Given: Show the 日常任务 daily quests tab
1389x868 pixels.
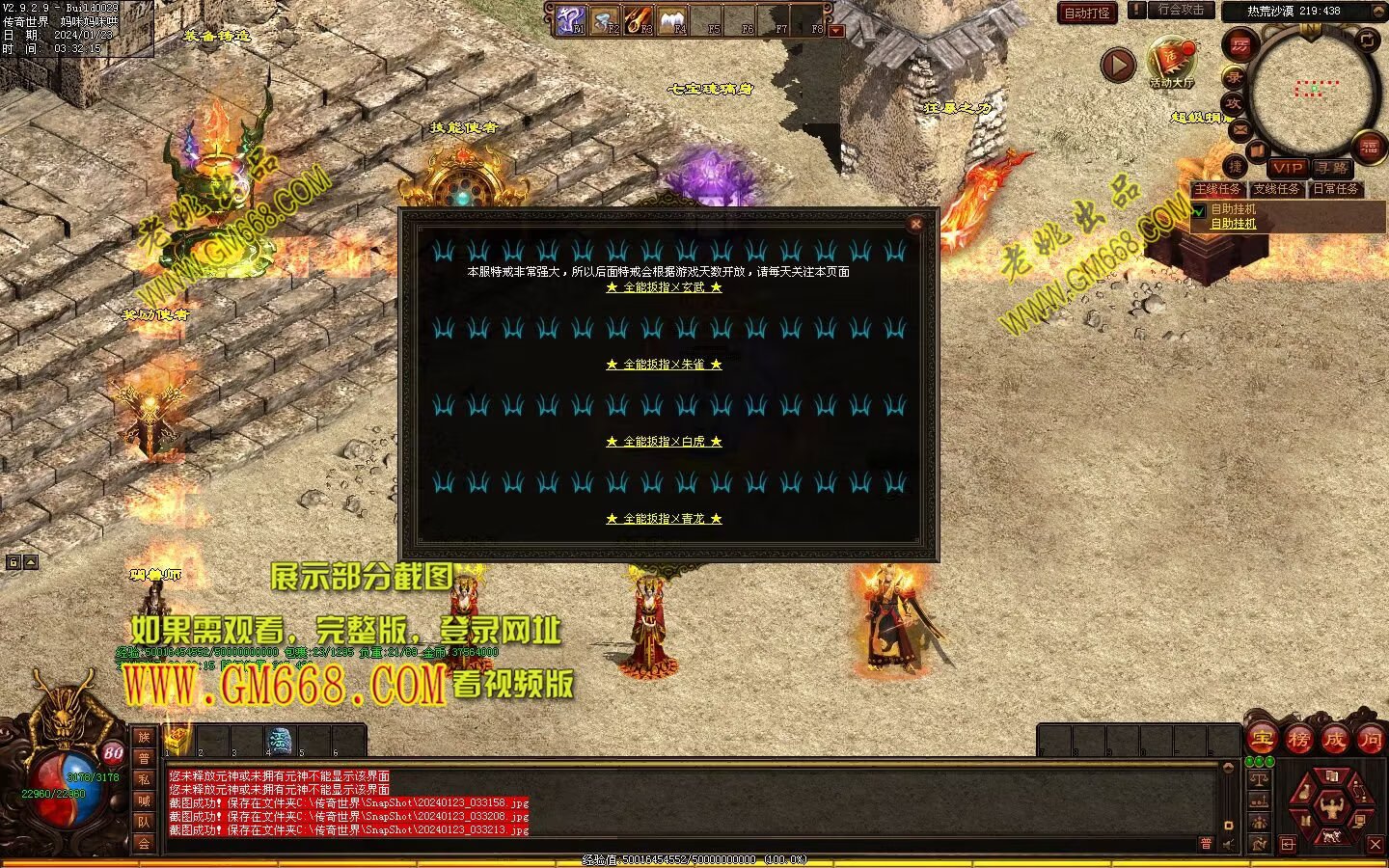Looking at the screenshot, I should pyautogui.click(x=1335, y=189).
